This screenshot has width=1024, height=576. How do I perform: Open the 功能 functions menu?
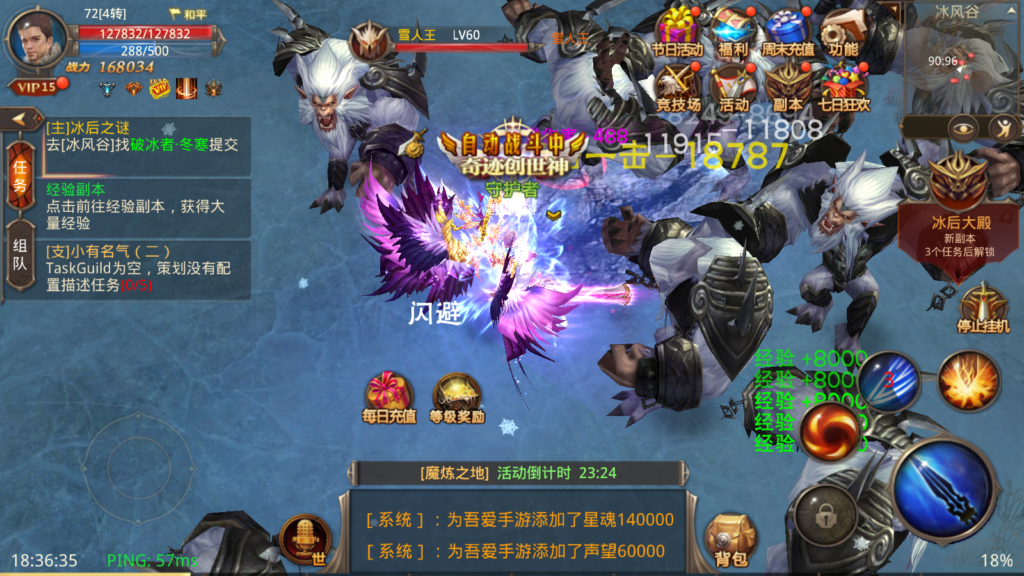(843, 30)
